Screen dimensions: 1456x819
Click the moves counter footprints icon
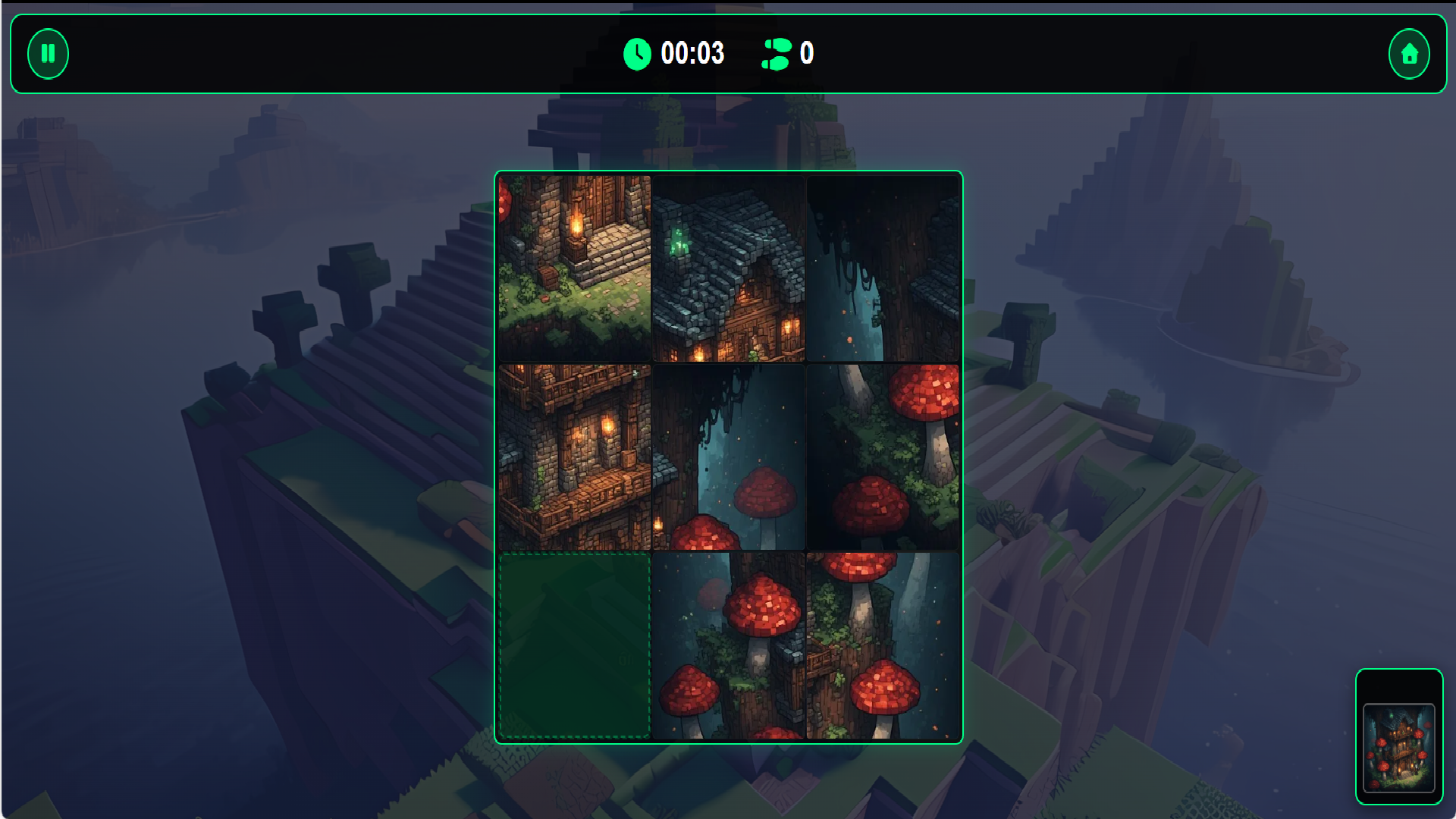pyautogui.click(x=775, y=54)
